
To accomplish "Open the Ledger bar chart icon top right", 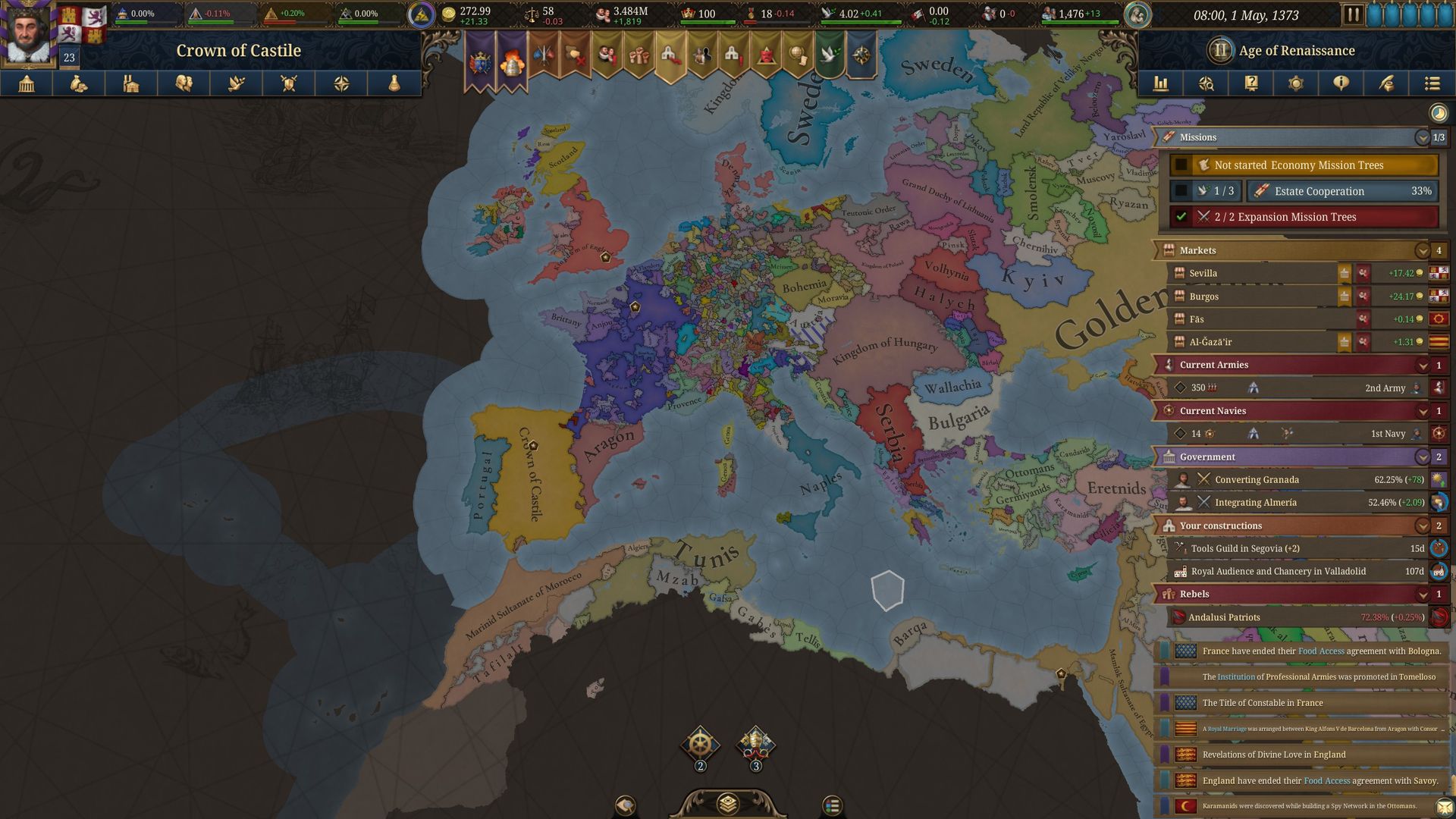I will click(1161, 84).
